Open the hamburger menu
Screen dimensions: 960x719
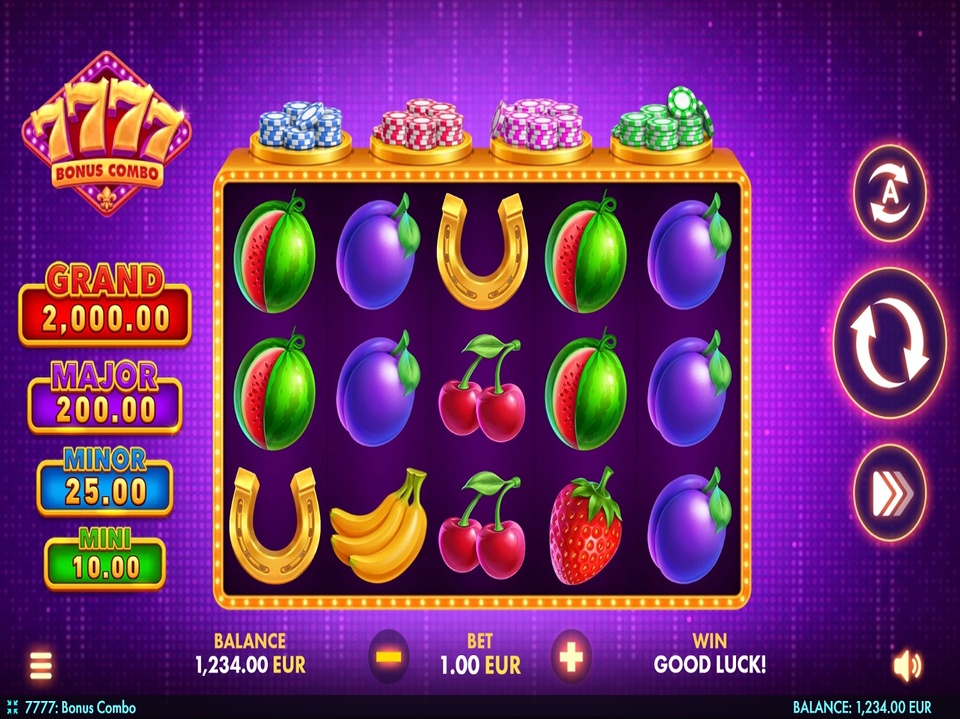point(41,665)
